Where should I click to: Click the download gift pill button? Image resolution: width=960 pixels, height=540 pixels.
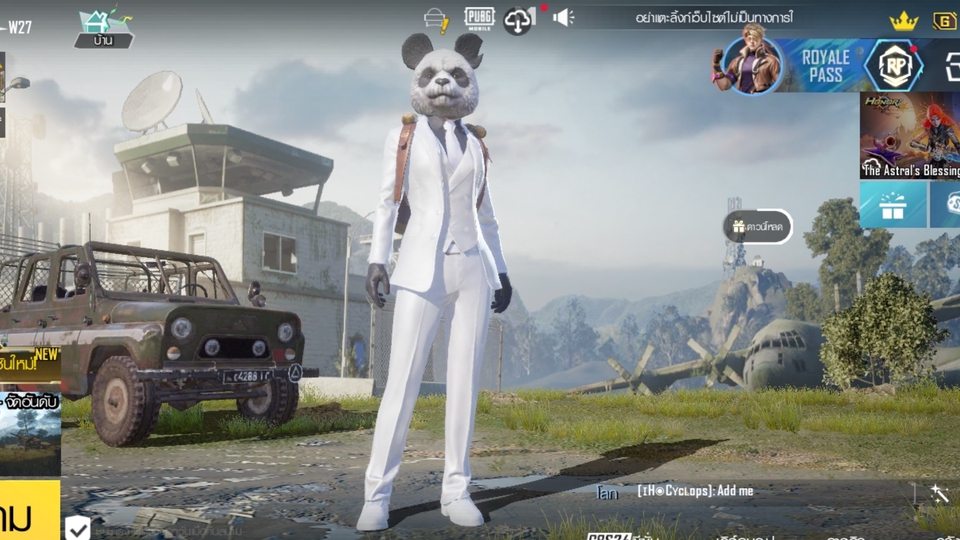point(758,226)
